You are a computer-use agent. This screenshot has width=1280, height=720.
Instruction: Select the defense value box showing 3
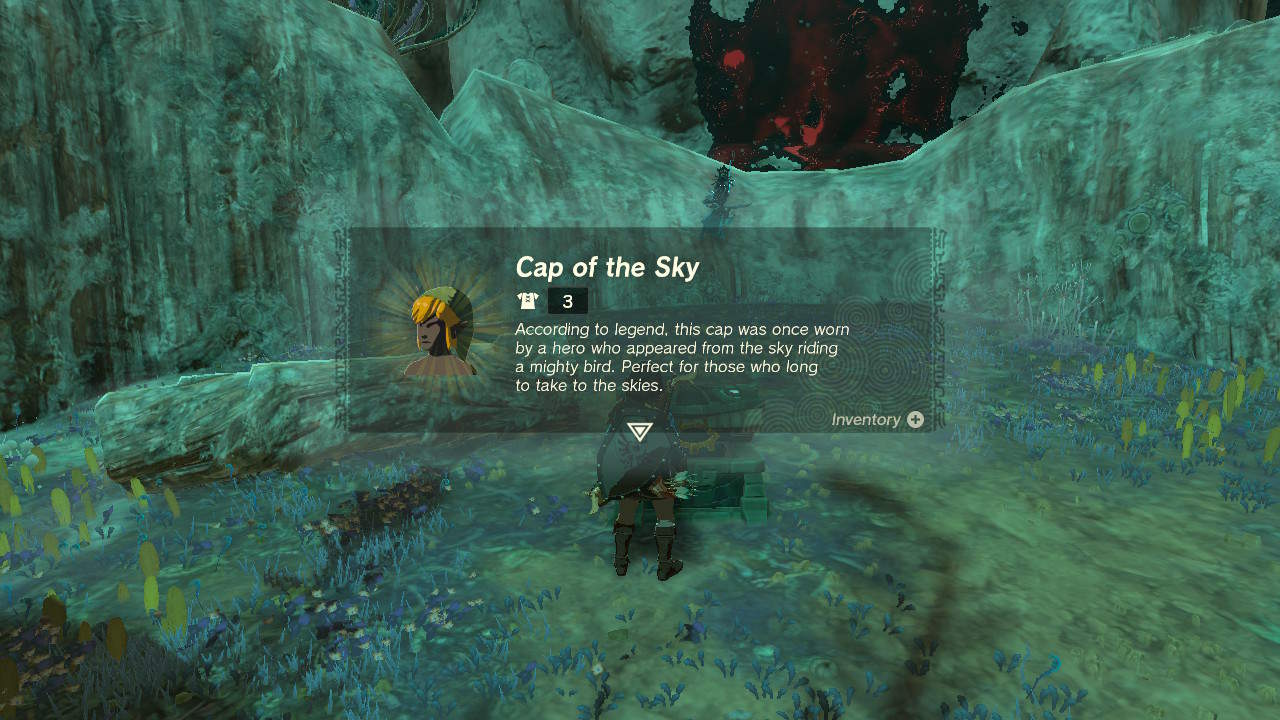pyautogui.click(x=567, y=300)
